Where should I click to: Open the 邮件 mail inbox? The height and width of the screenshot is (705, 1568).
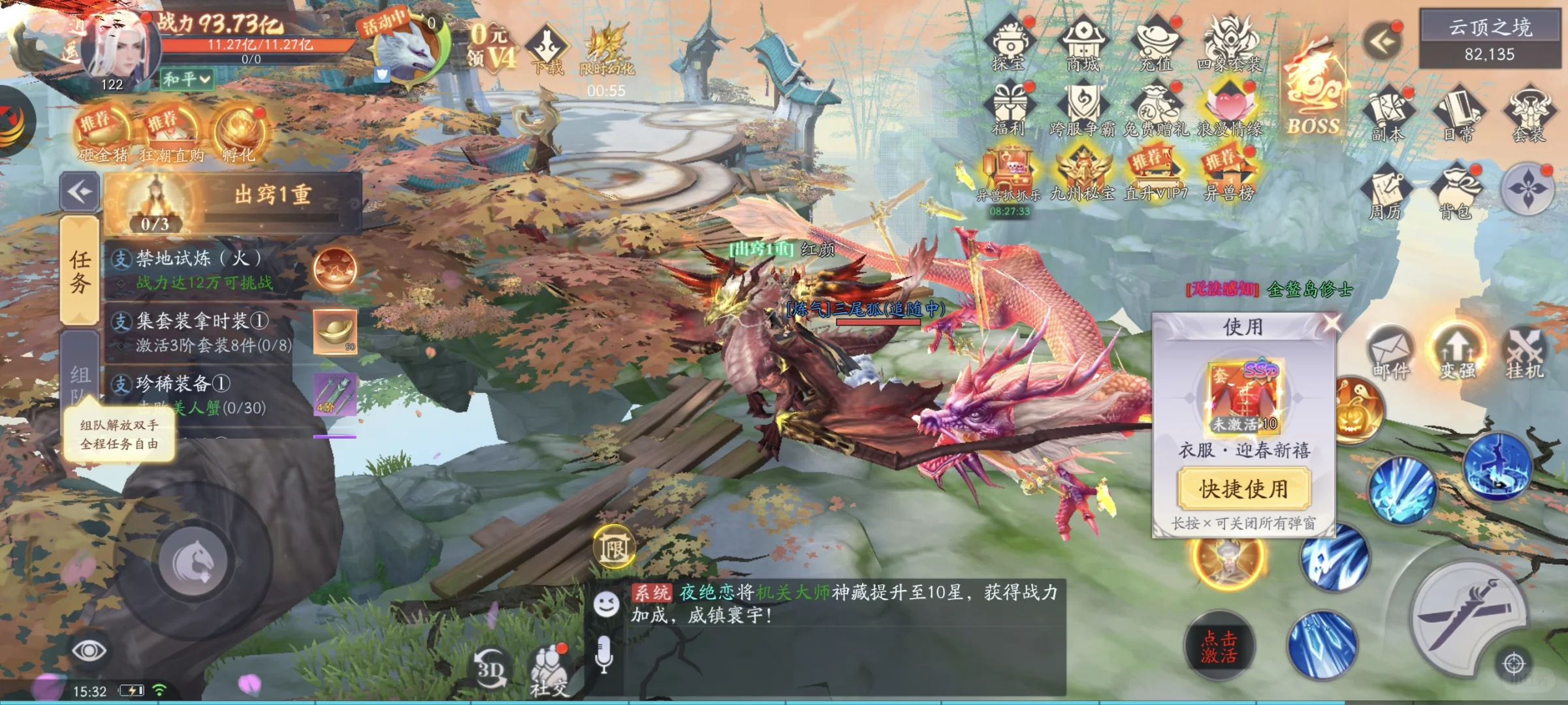pyautogui.click(x=1390, y=354)
